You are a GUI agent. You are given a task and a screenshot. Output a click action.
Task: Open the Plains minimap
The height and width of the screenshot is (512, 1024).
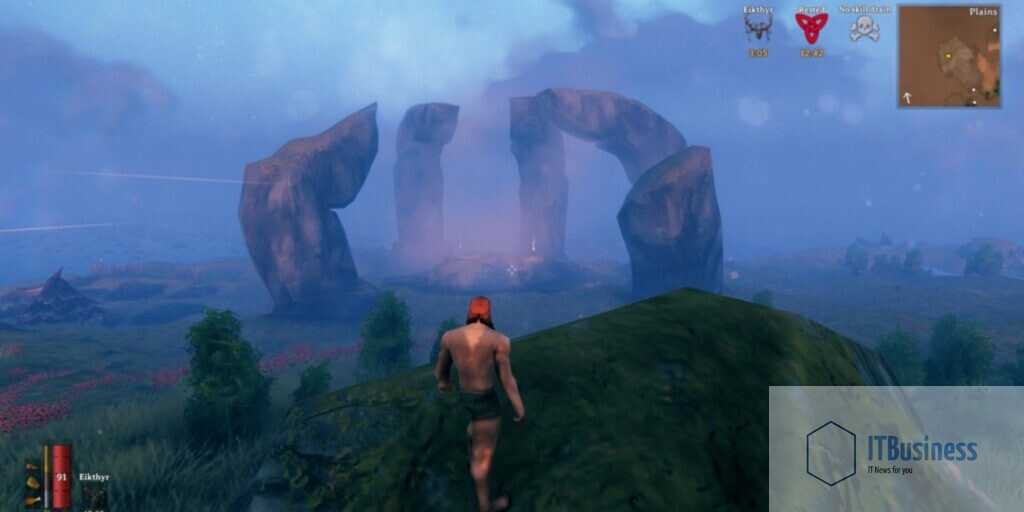(x=949, y=56)
